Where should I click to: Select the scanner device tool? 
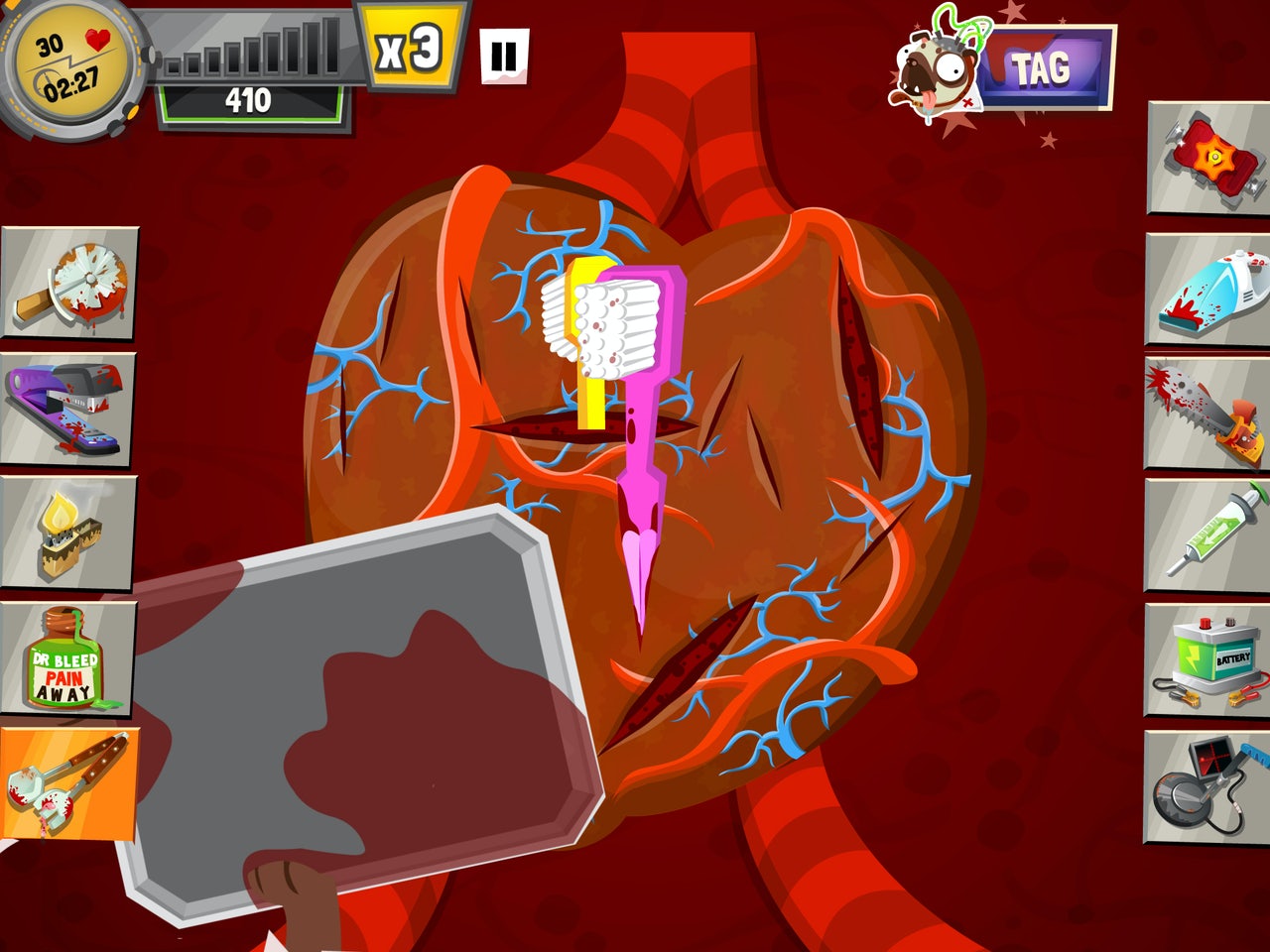[1204, 783]
